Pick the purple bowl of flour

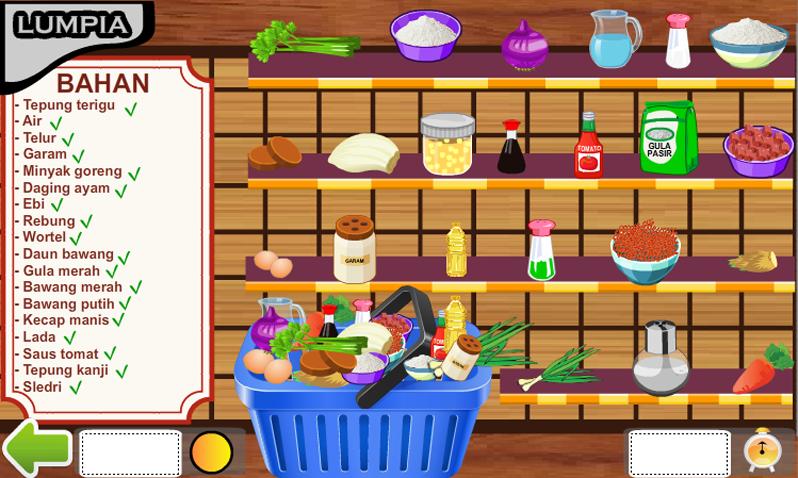click(425, 38)
